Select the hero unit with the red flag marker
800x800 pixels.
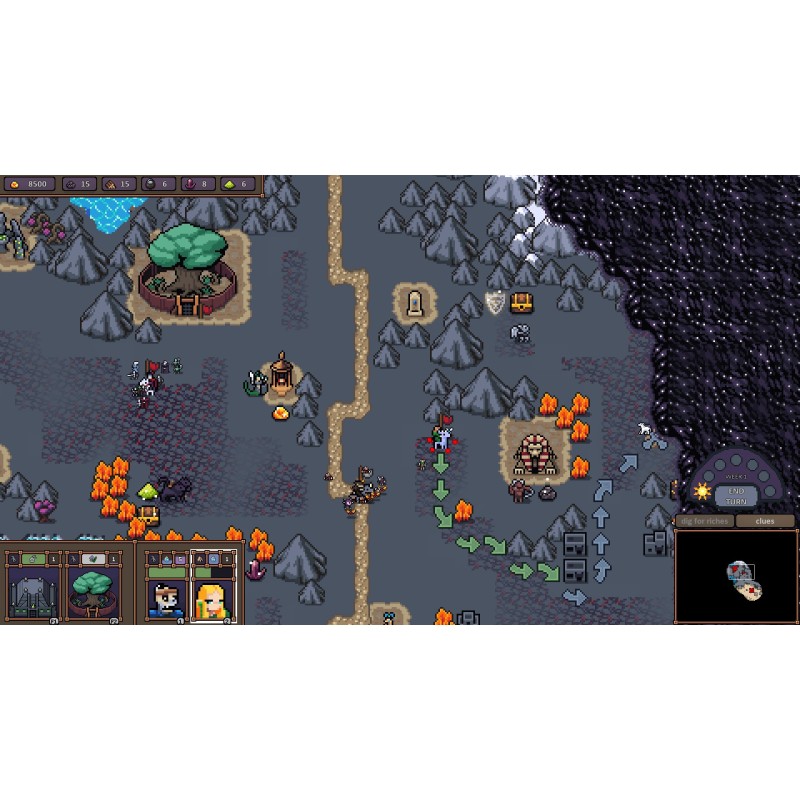tap(441, 436)
